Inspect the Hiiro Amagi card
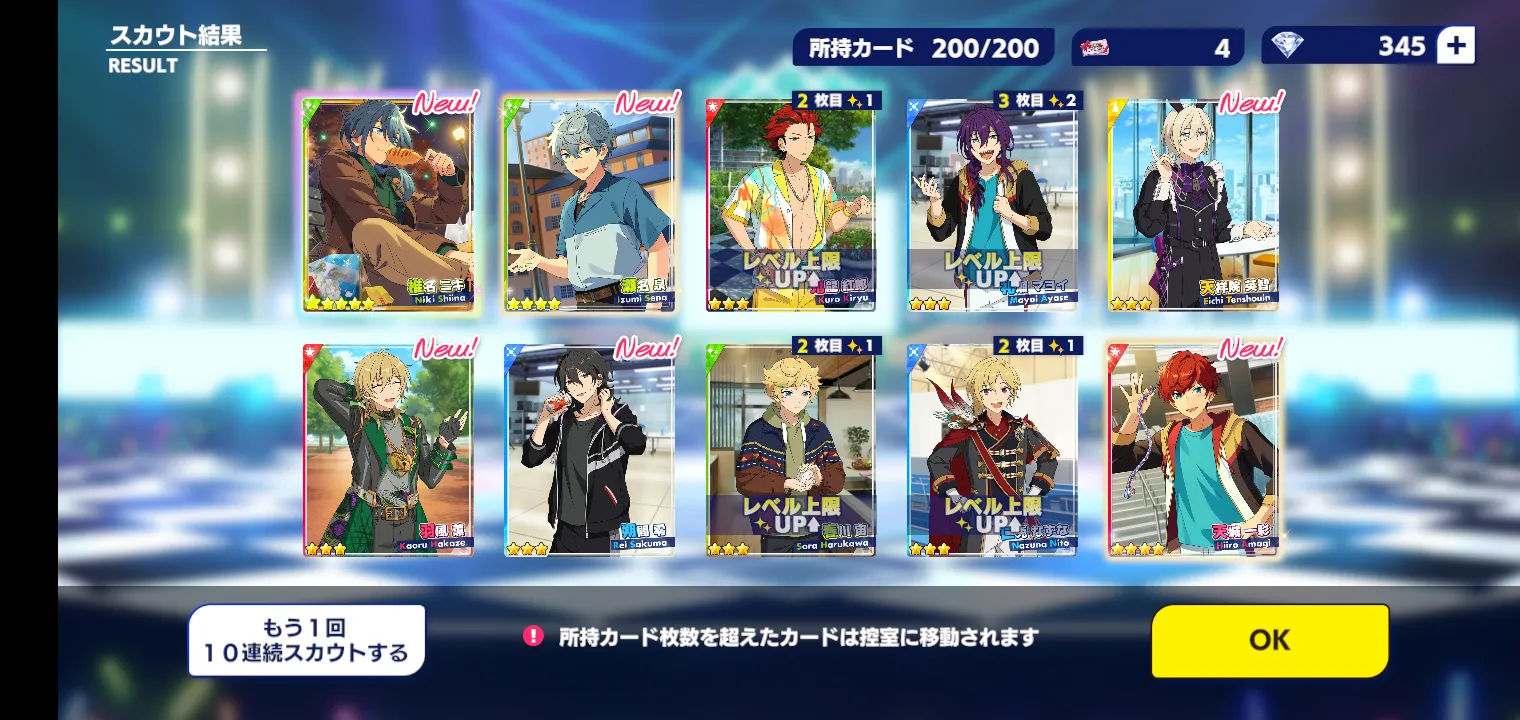The height and width of the screenshot is (720, 1520). pos(1194,450)
